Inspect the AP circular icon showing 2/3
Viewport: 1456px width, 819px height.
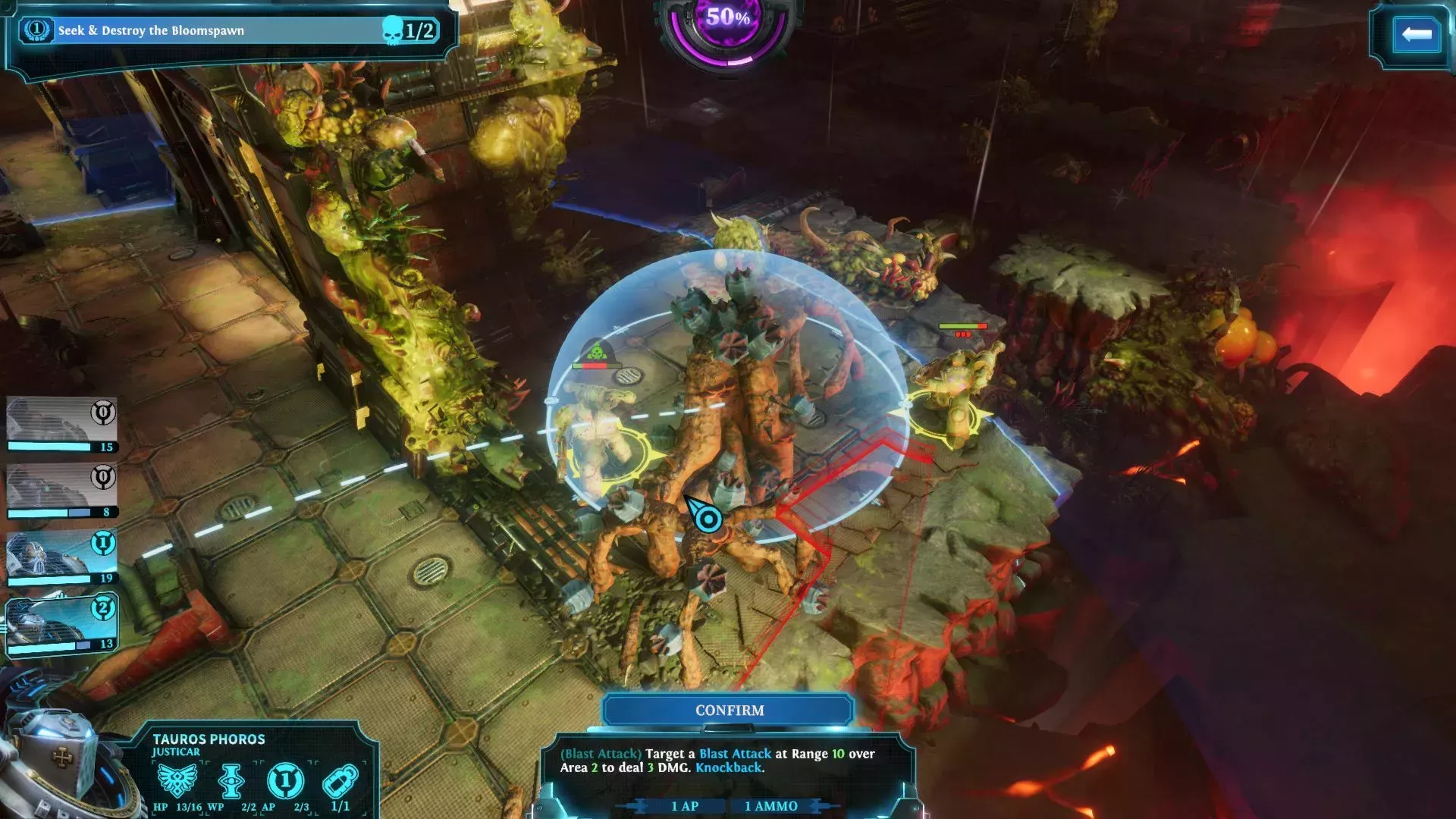tap(284, 782)
